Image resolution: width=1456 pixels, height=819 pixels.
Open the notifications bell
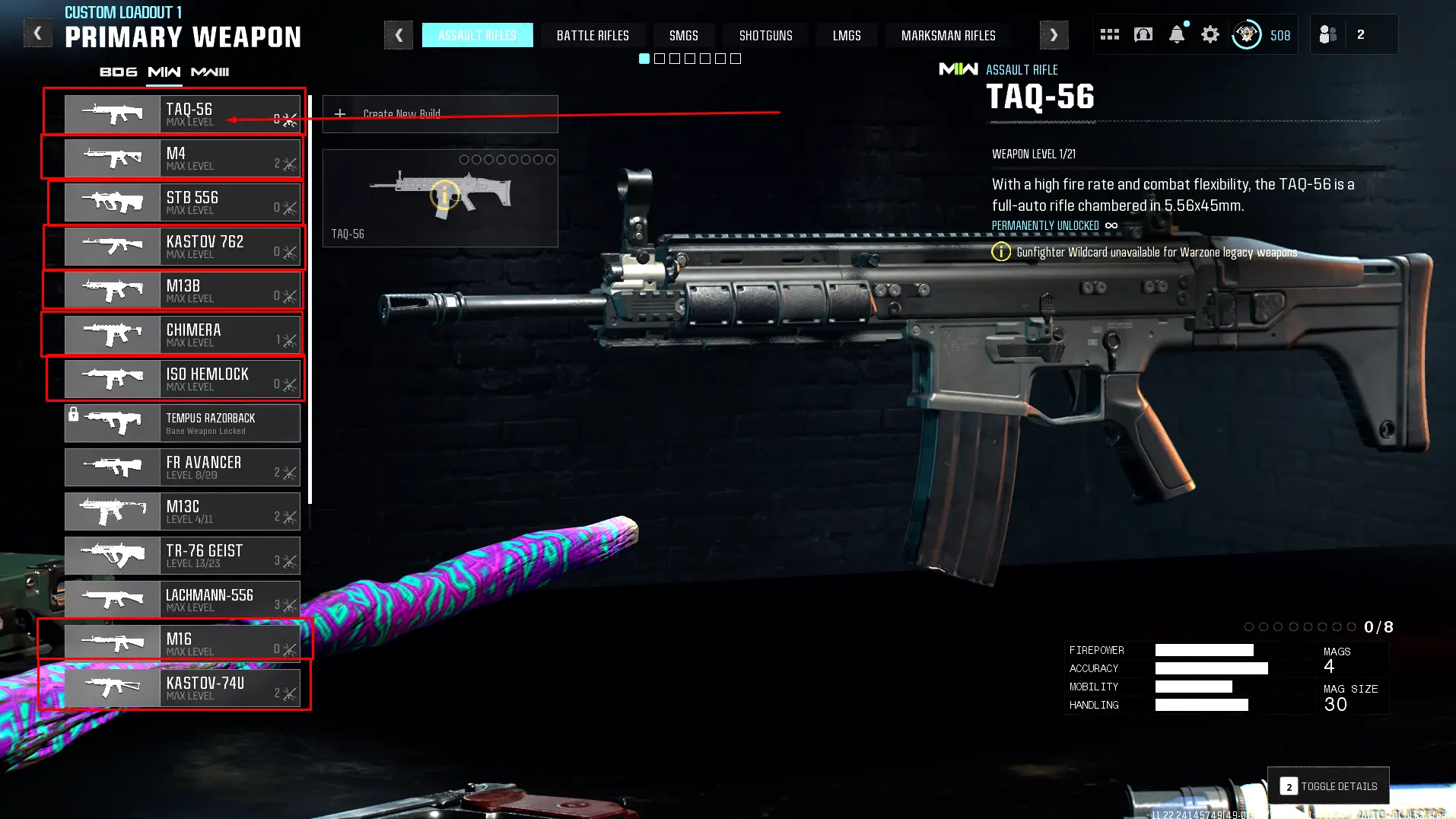coord(1176,34)
